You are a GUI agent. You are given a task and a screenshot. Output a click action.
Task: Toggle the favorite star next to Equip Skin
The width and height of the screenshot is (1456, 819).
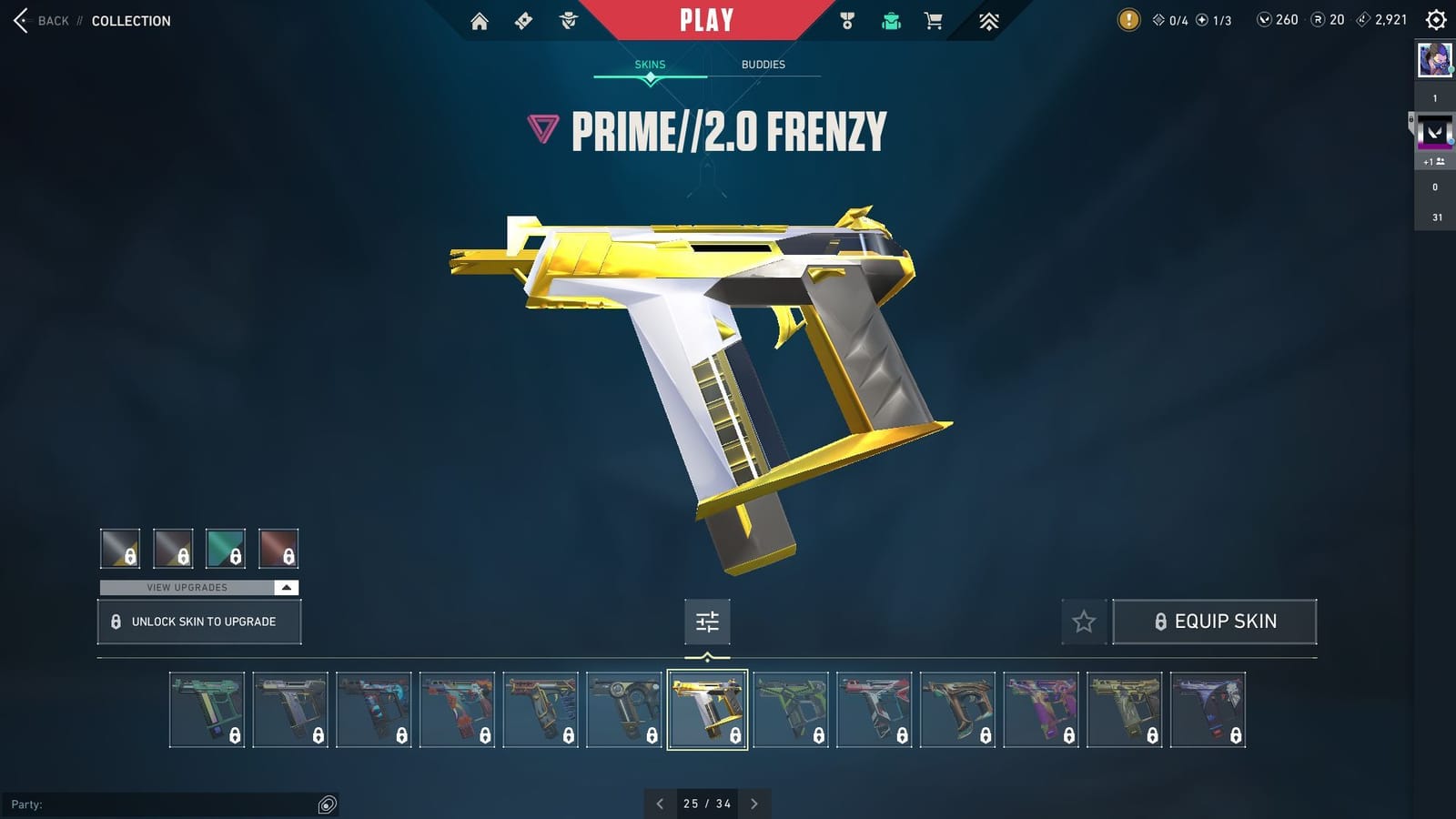click(1084, 622)
